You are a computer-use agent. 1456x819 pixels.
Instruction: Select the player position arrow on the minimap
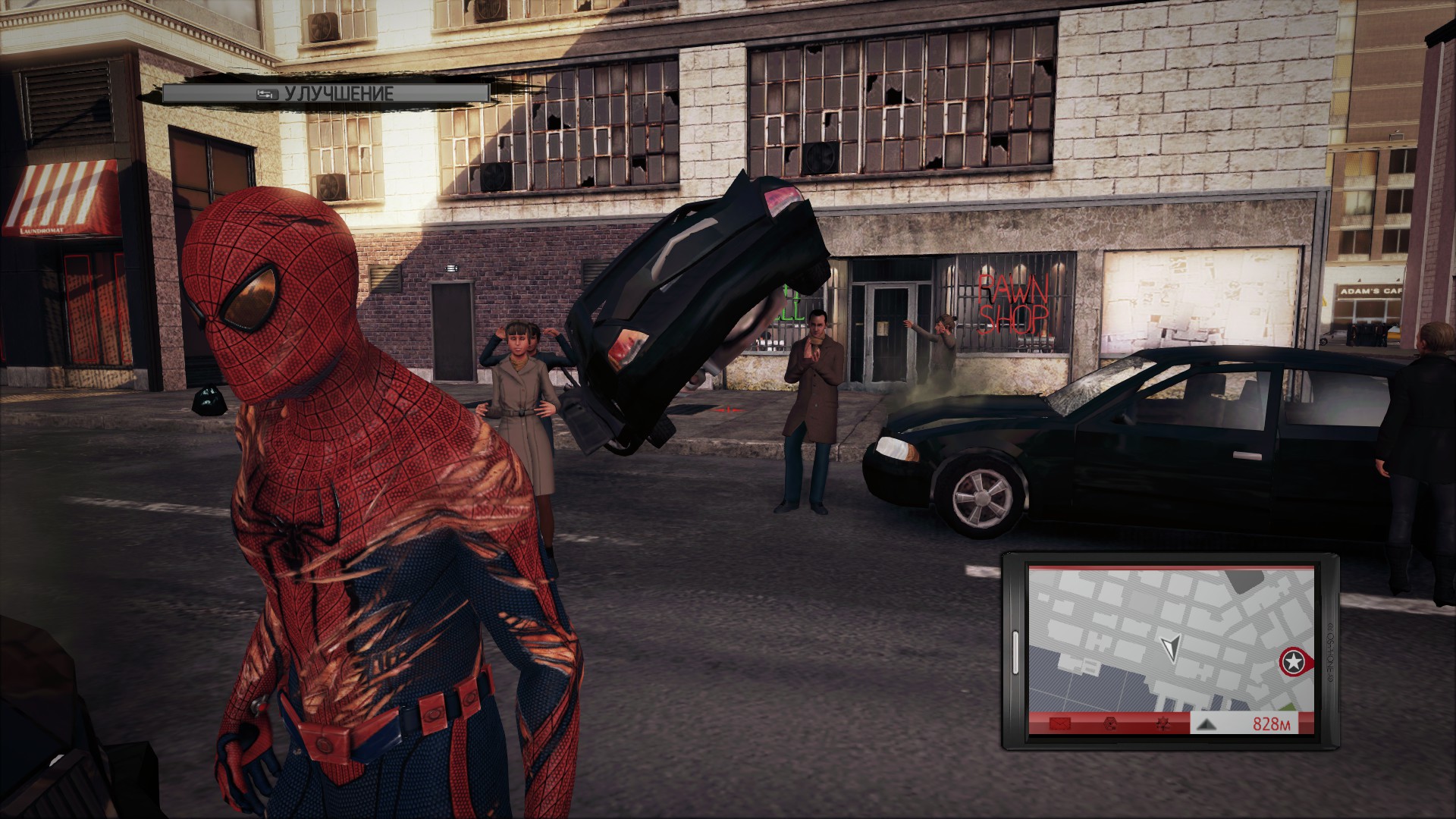1170,646
